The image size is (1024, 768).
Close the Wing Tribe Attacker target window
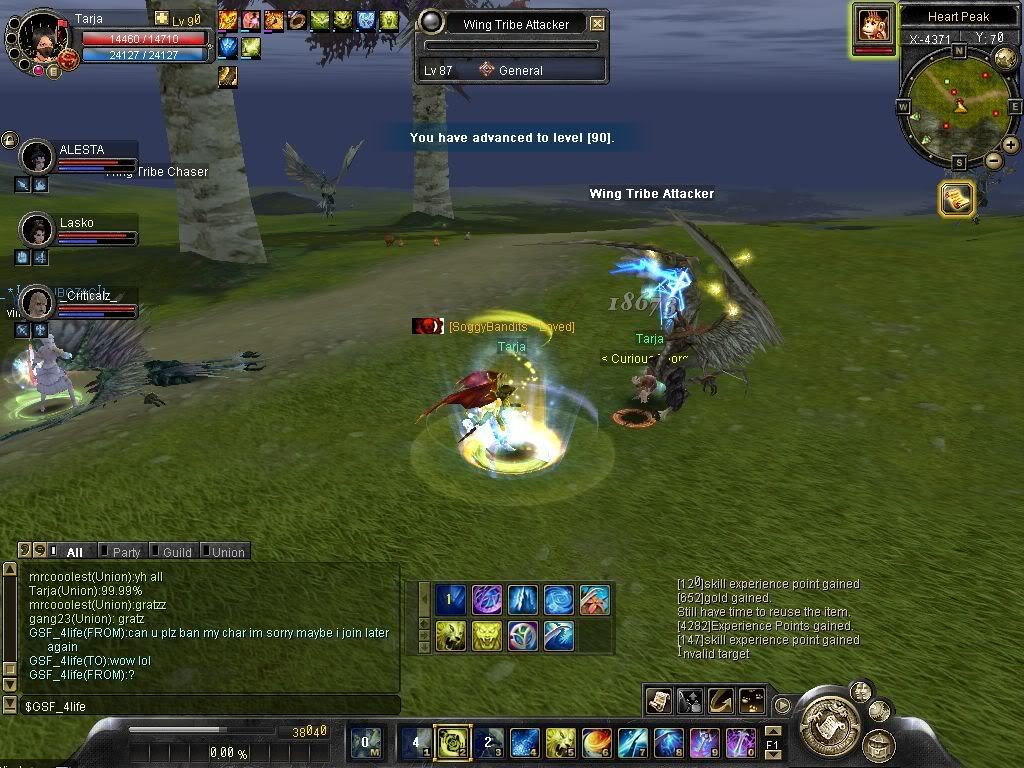click(597, 24)
